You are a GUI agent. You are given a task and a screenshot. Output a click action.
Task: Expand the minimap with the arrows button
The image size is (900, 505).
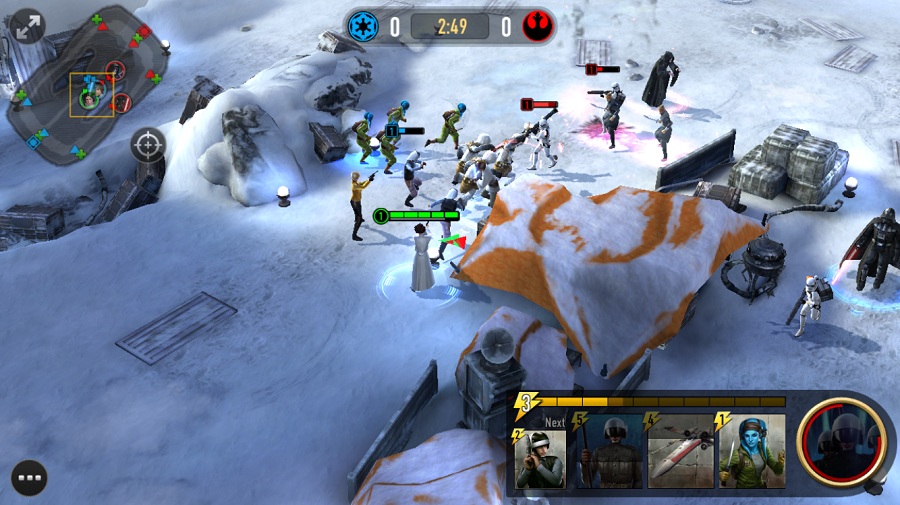point(28,26)
